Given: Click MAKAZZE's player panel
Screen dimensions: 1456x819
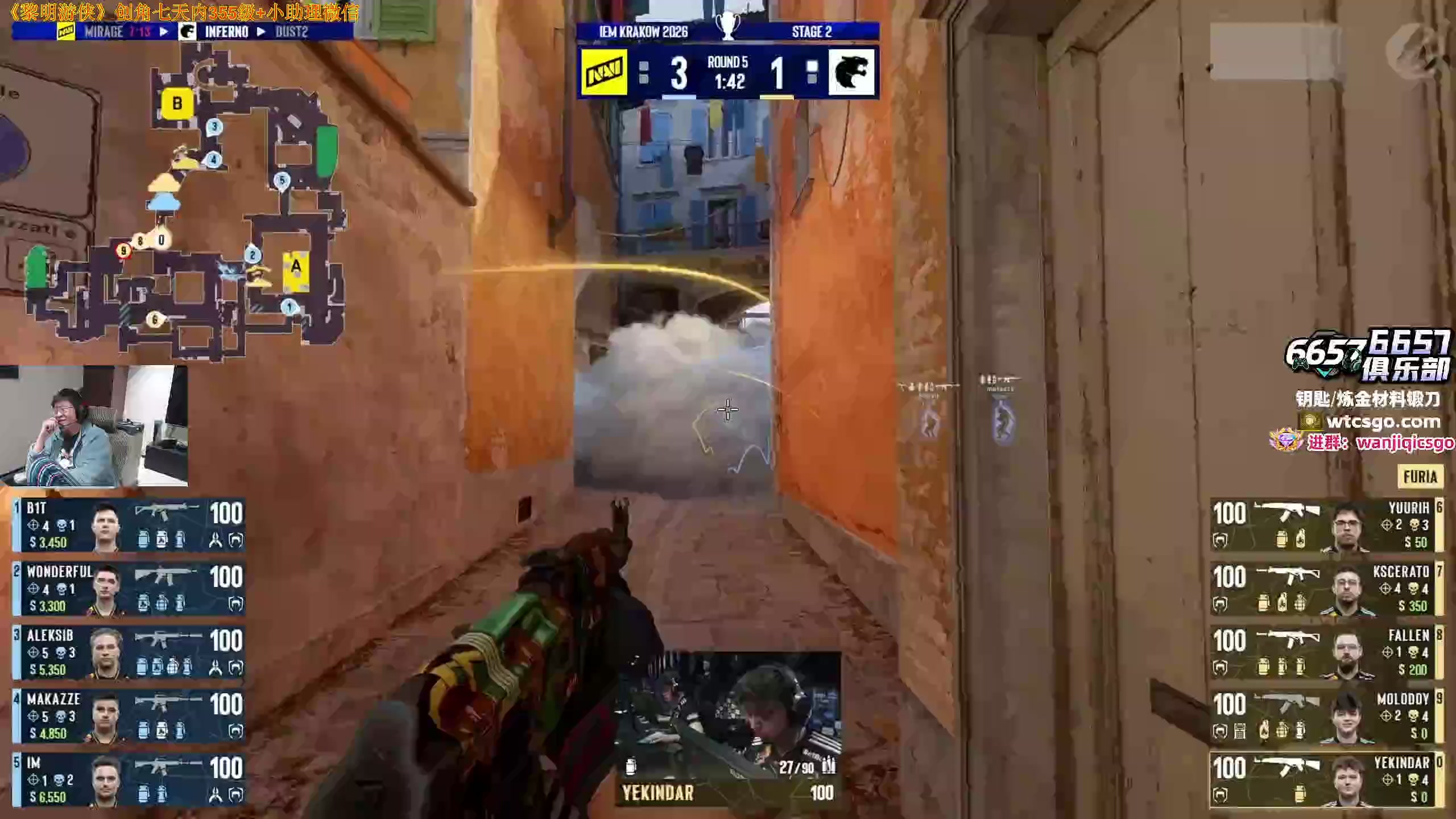Looking at the screenshot, I should pos(130,717).
